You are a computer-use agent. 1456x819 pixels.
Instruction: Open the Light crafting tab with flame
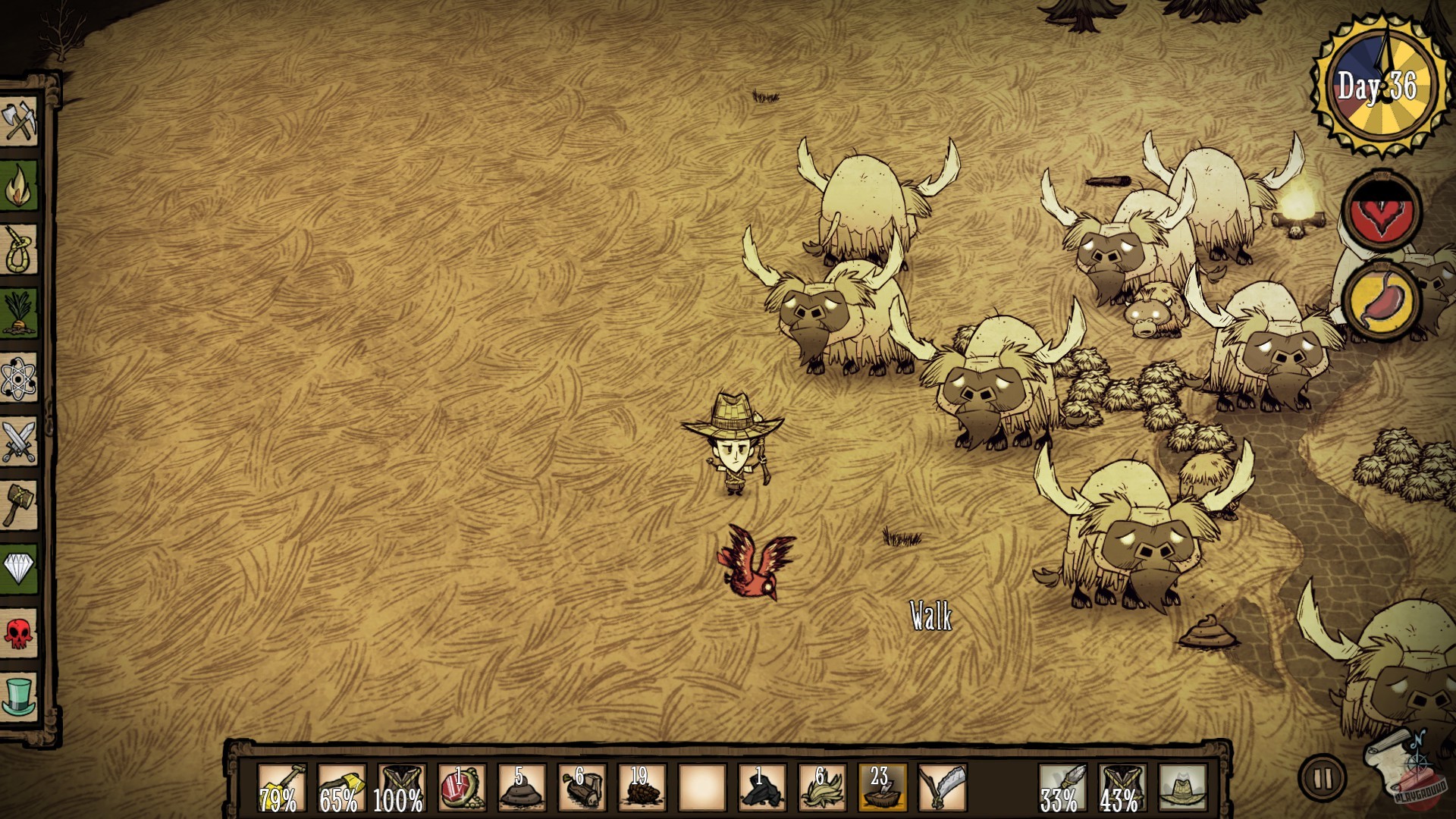point(20,185)
